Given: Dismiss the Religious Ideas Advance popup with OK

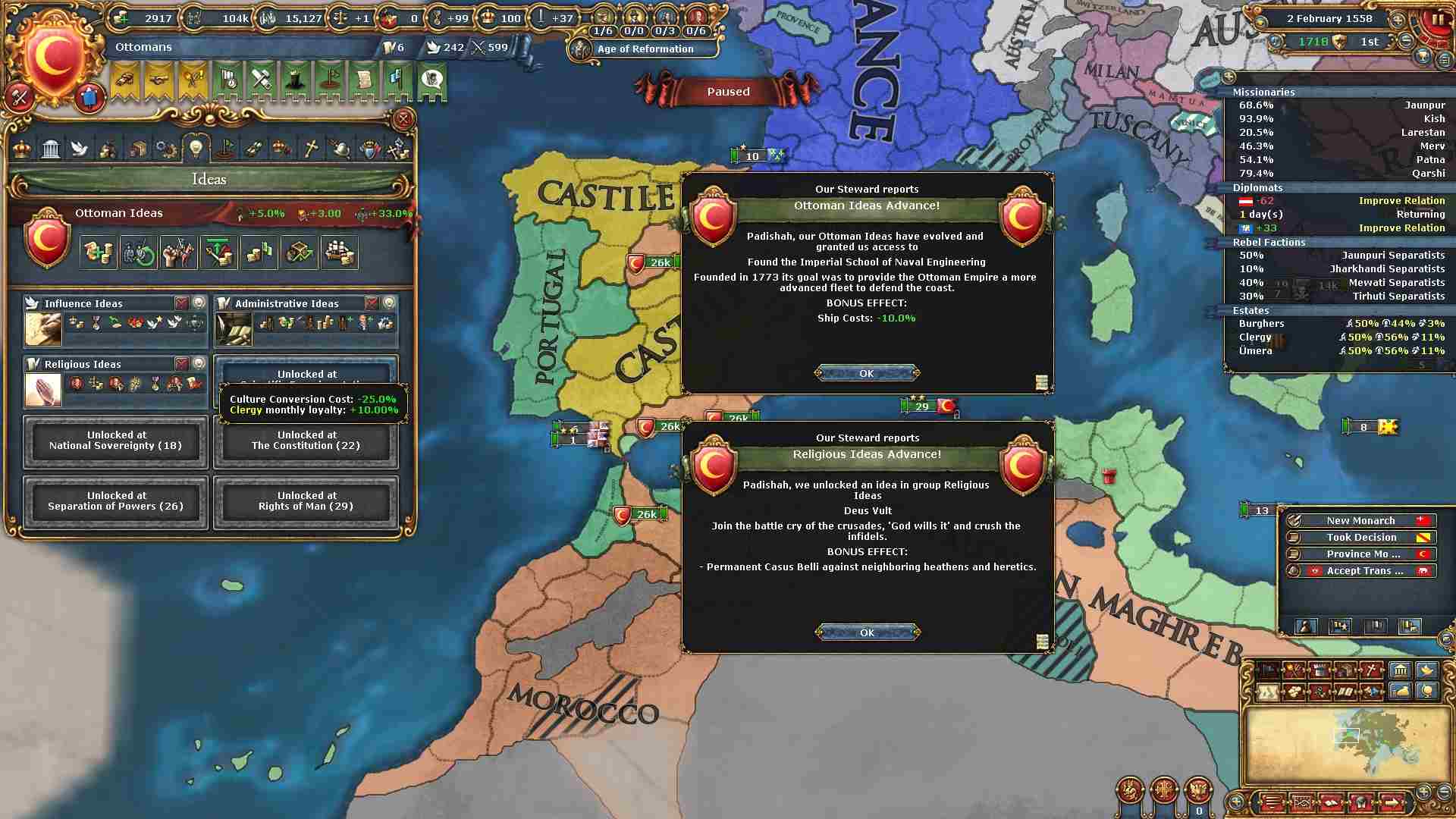Looking at the screenshot, I should tap(867, 632).
